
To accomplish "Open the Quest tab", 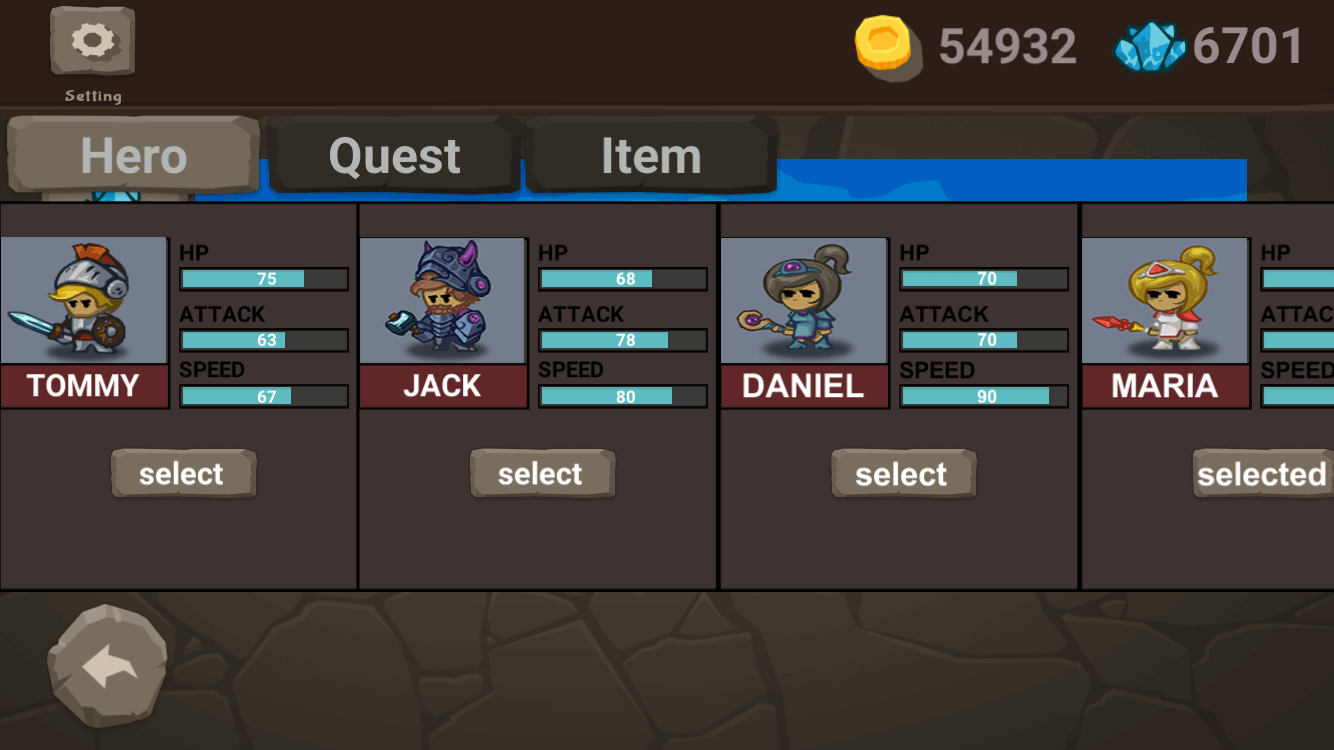I will 395,156.
